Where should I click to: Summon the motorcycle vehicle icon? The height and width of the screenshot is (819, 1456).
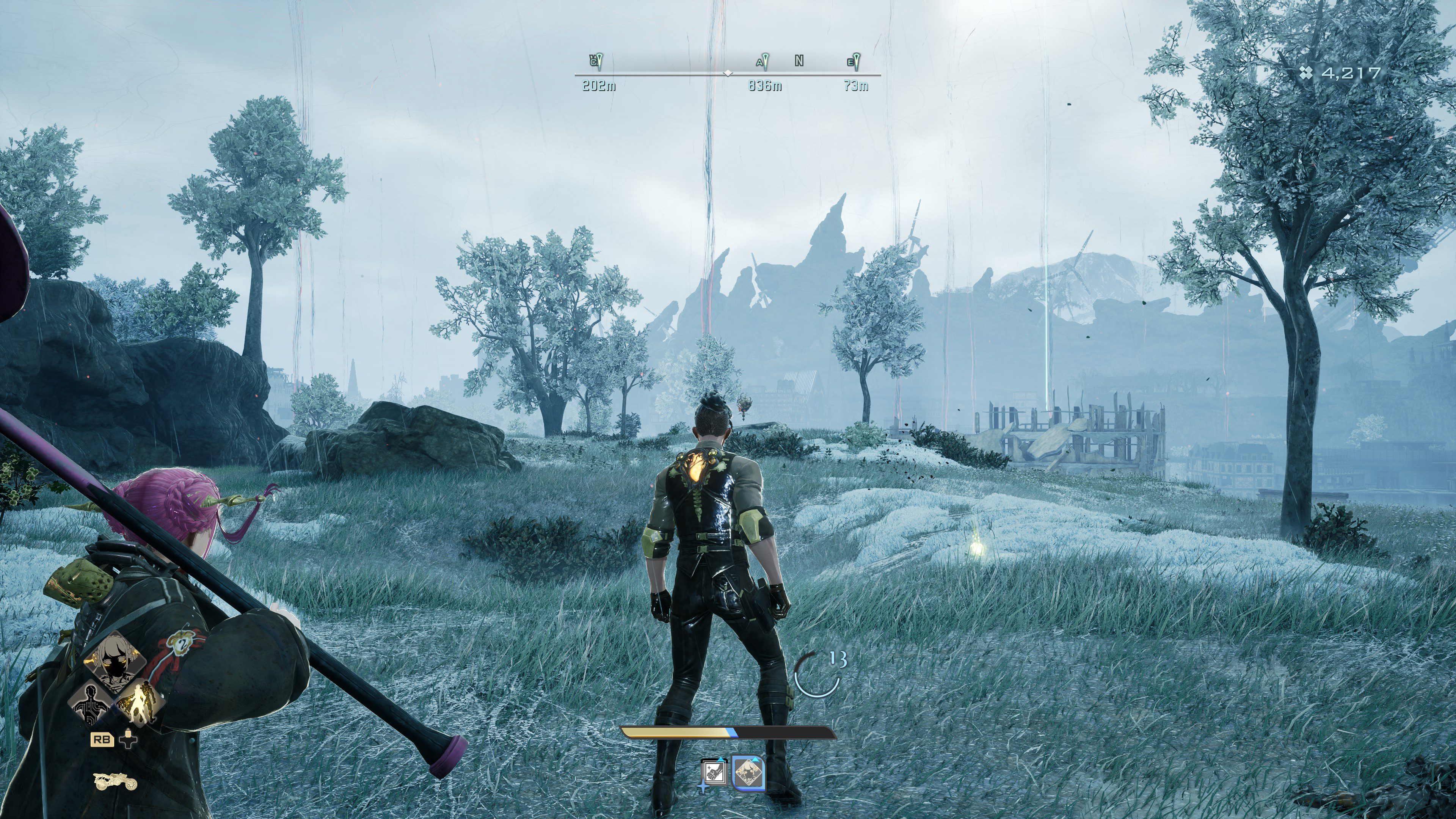pyautogui.click(x=115, y=781)
